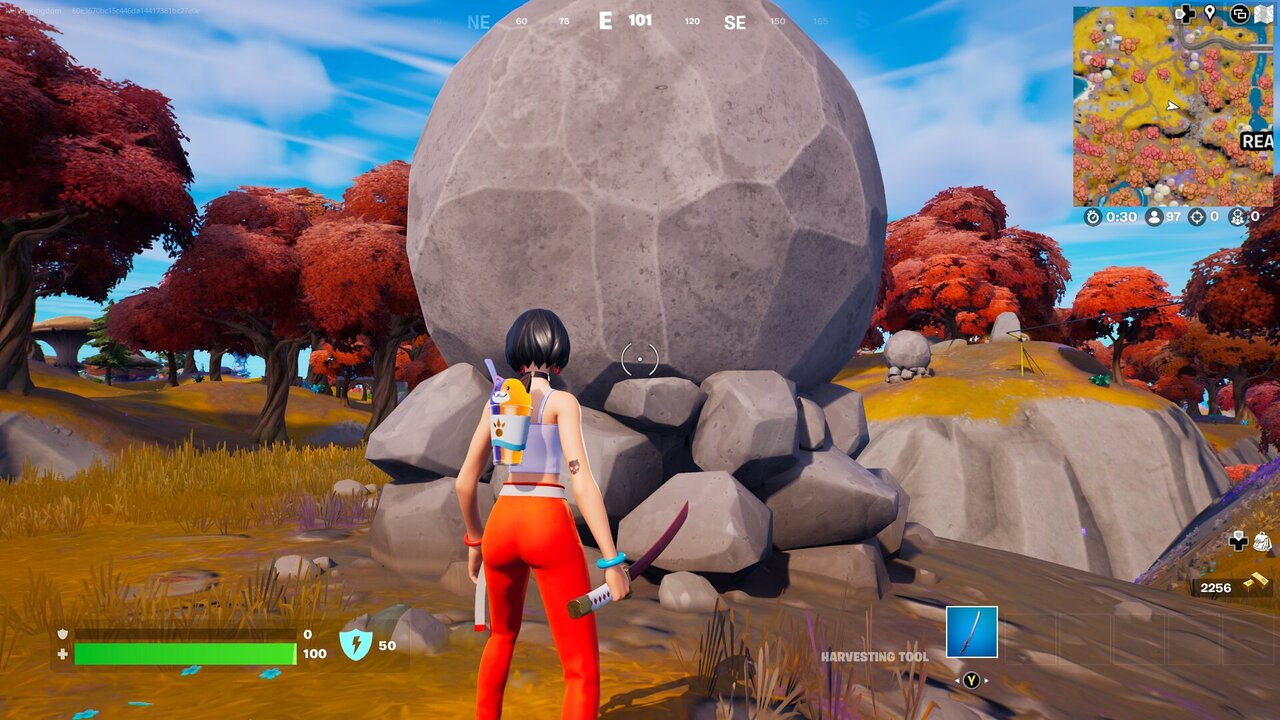
Task: Select the emote wheel D-pad icon
Action: 1185,14
